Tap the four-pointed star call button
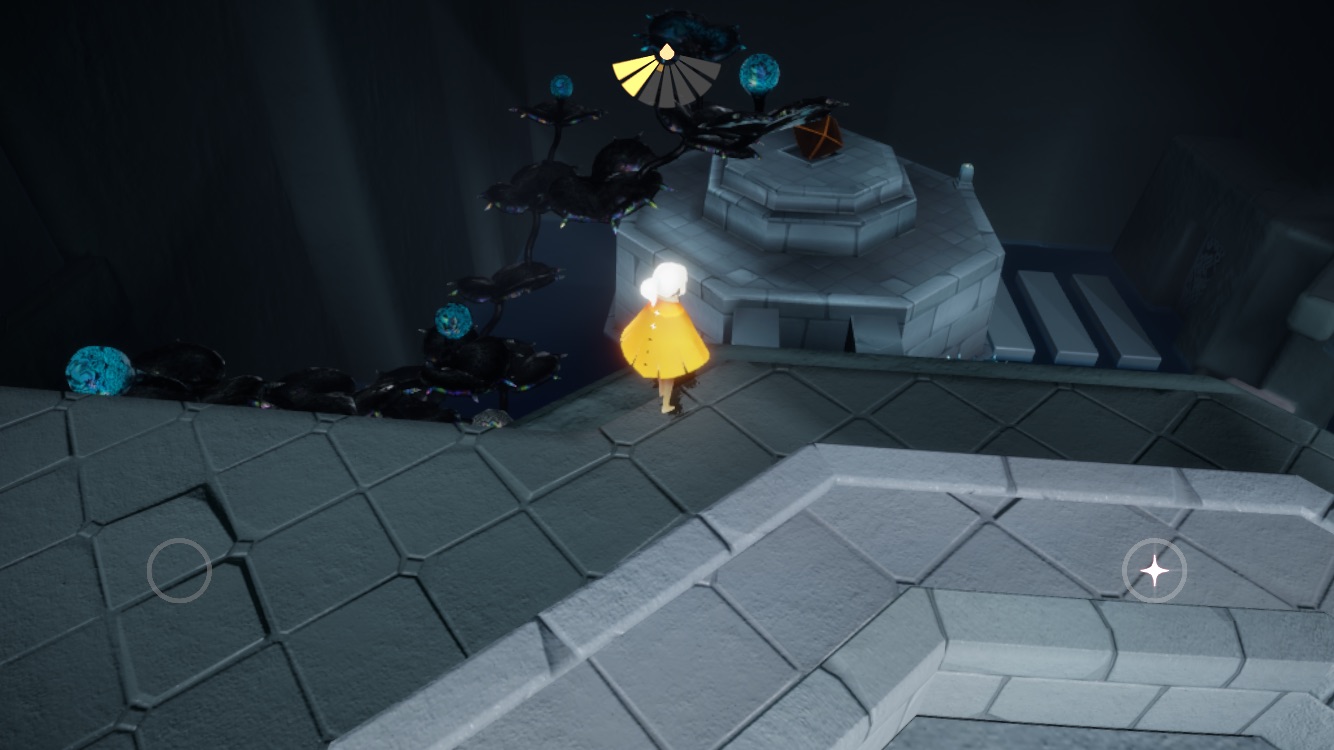 [x=1154, y=571]
